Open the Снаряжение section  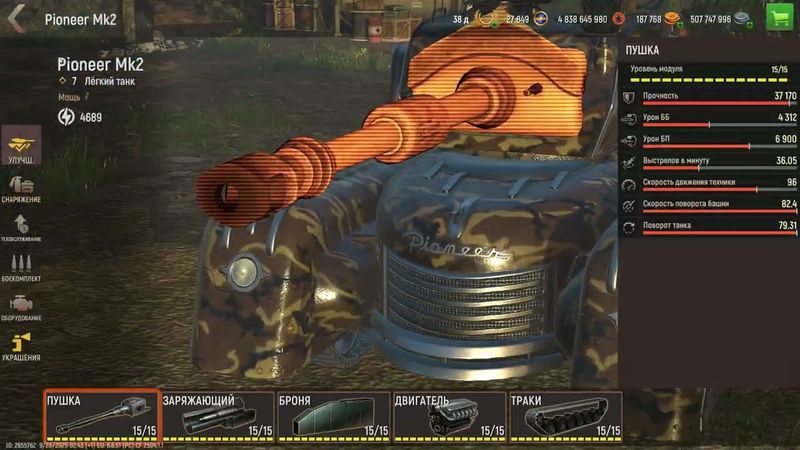pyautogui.click(x=21, y=188)
